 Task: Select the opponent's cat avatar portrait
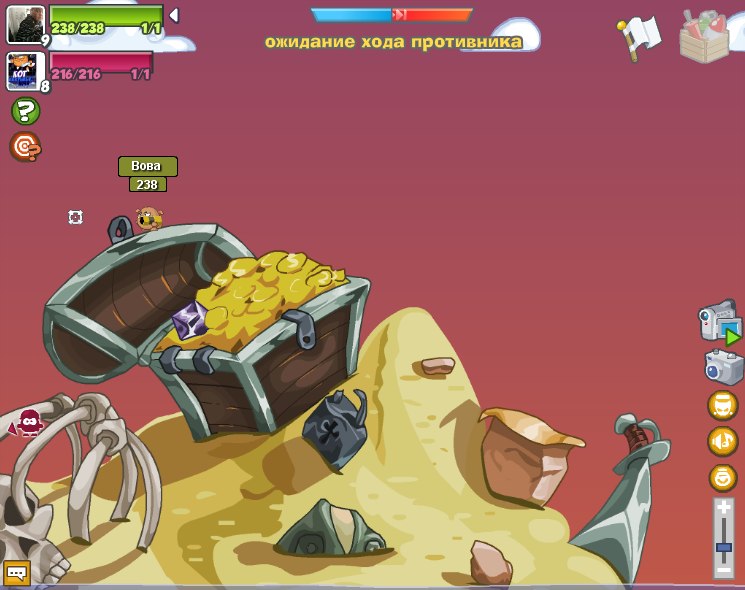point(24,71)
